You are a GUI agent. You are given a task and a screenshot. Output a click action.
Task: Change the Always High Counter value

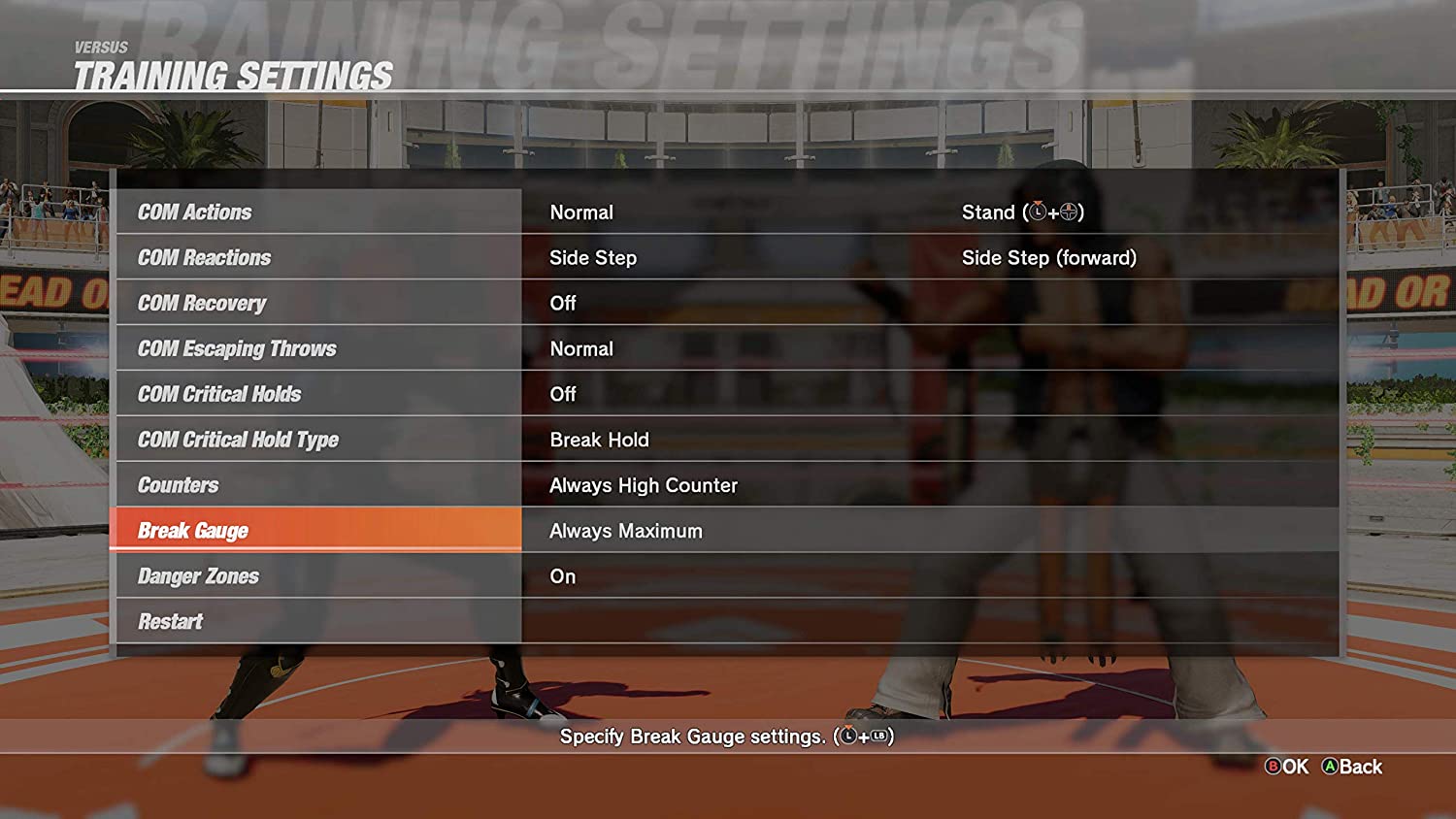tap(644, 485)
